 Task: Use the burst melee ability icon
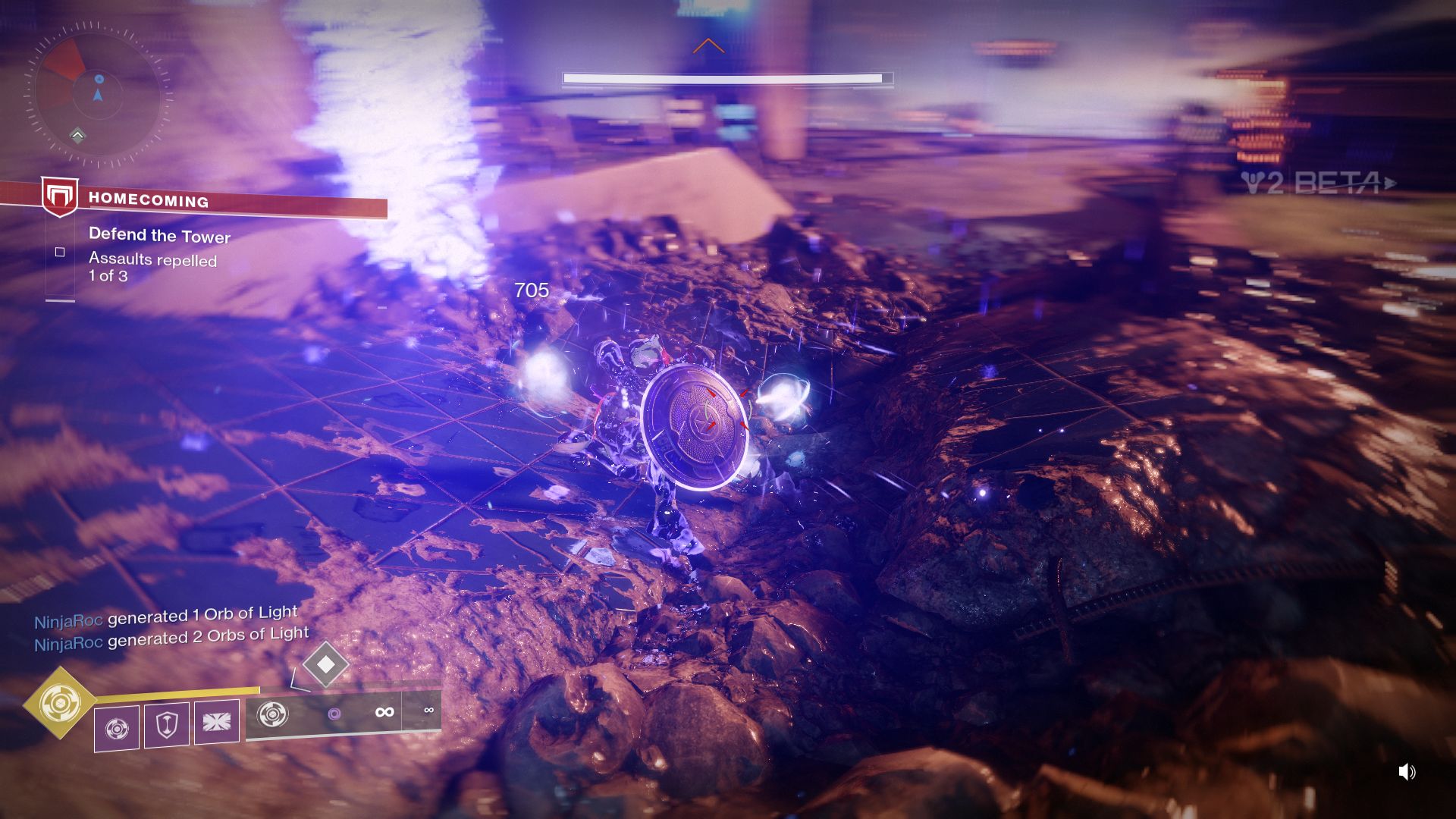(x=216, y=721)
